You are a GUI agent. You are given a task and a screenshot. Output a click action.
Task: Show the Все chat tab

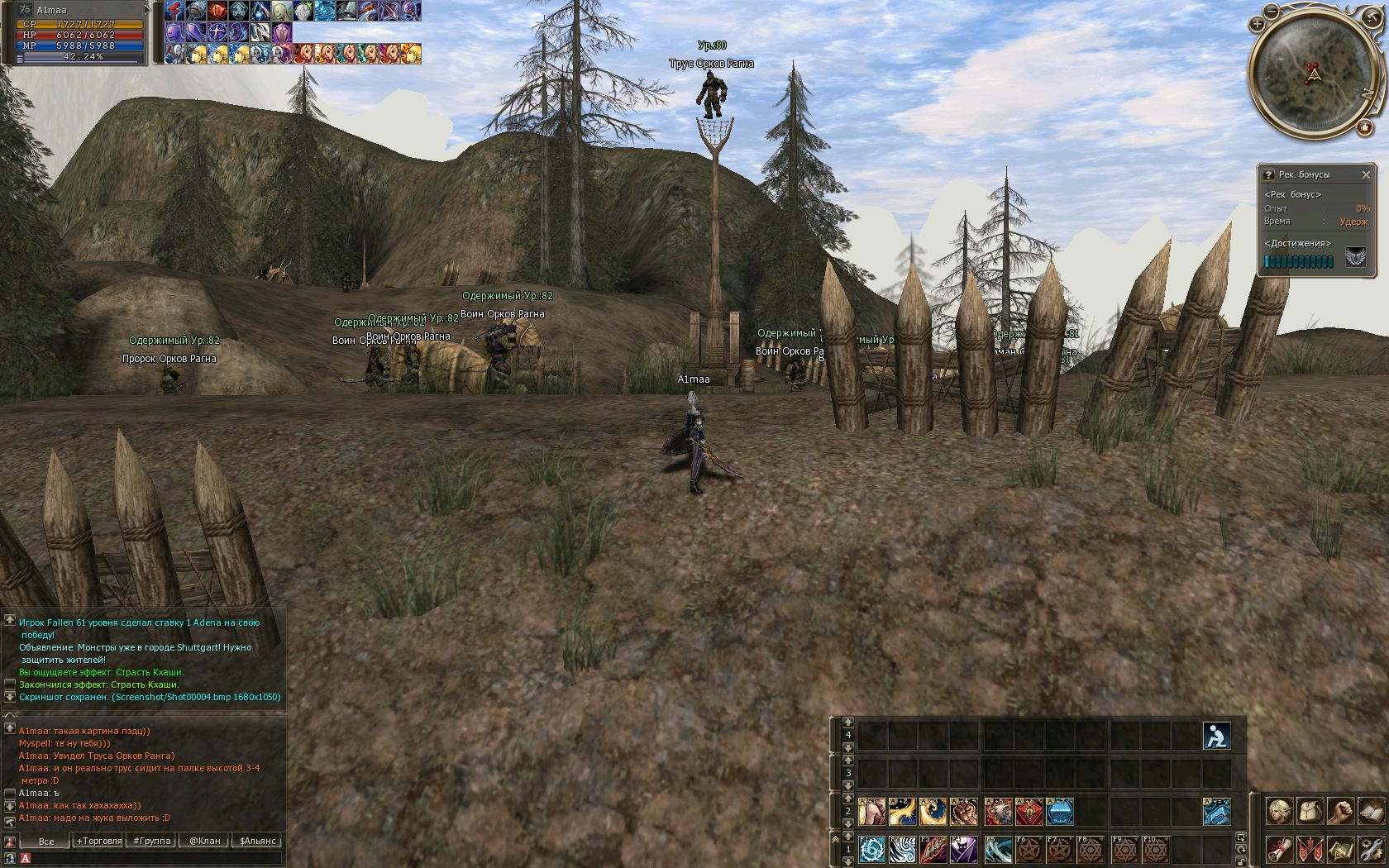(x=46, y=841)
